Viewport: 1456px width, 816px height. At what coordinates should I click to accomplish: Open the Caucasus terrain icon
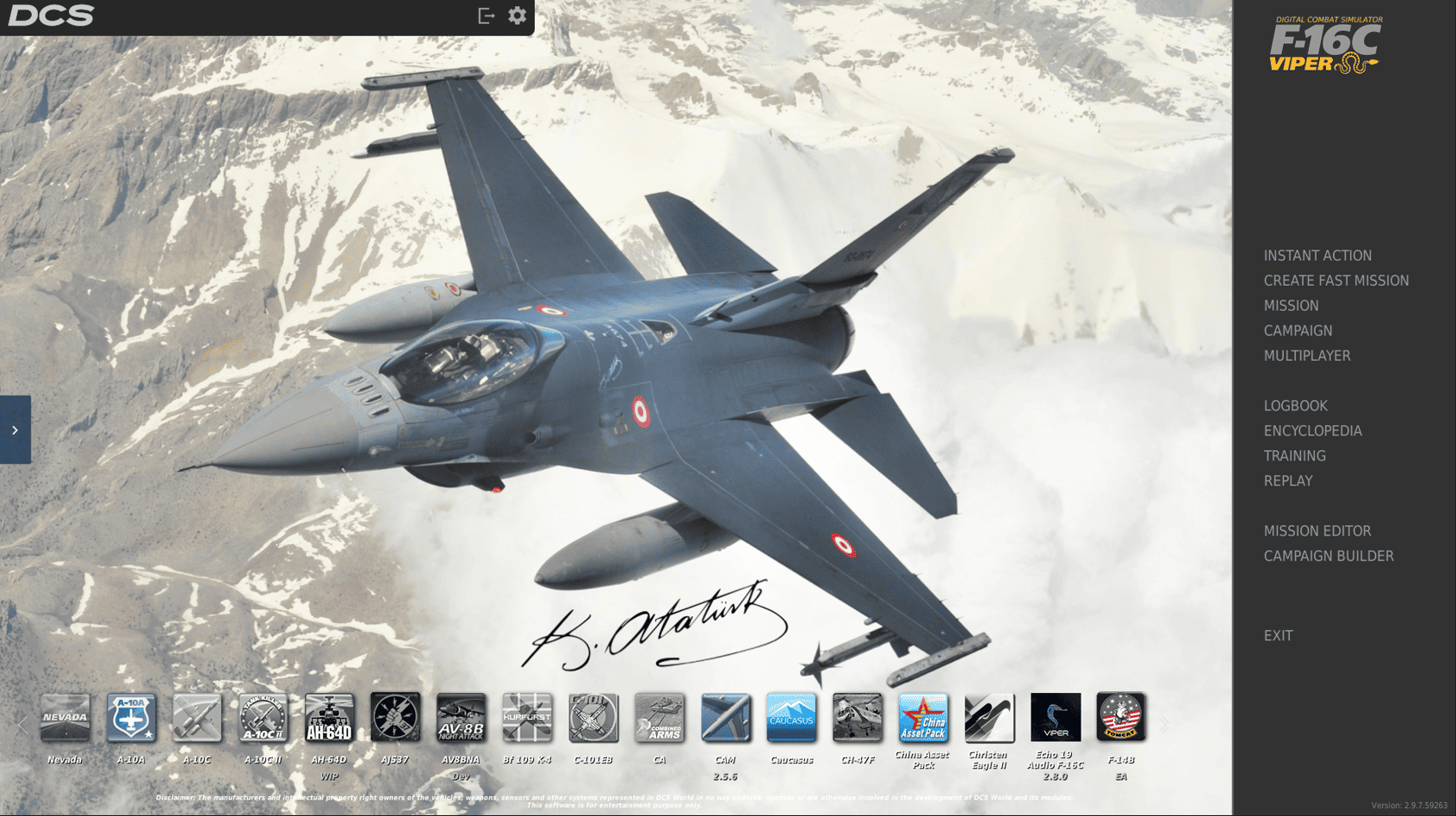(791, 718)
